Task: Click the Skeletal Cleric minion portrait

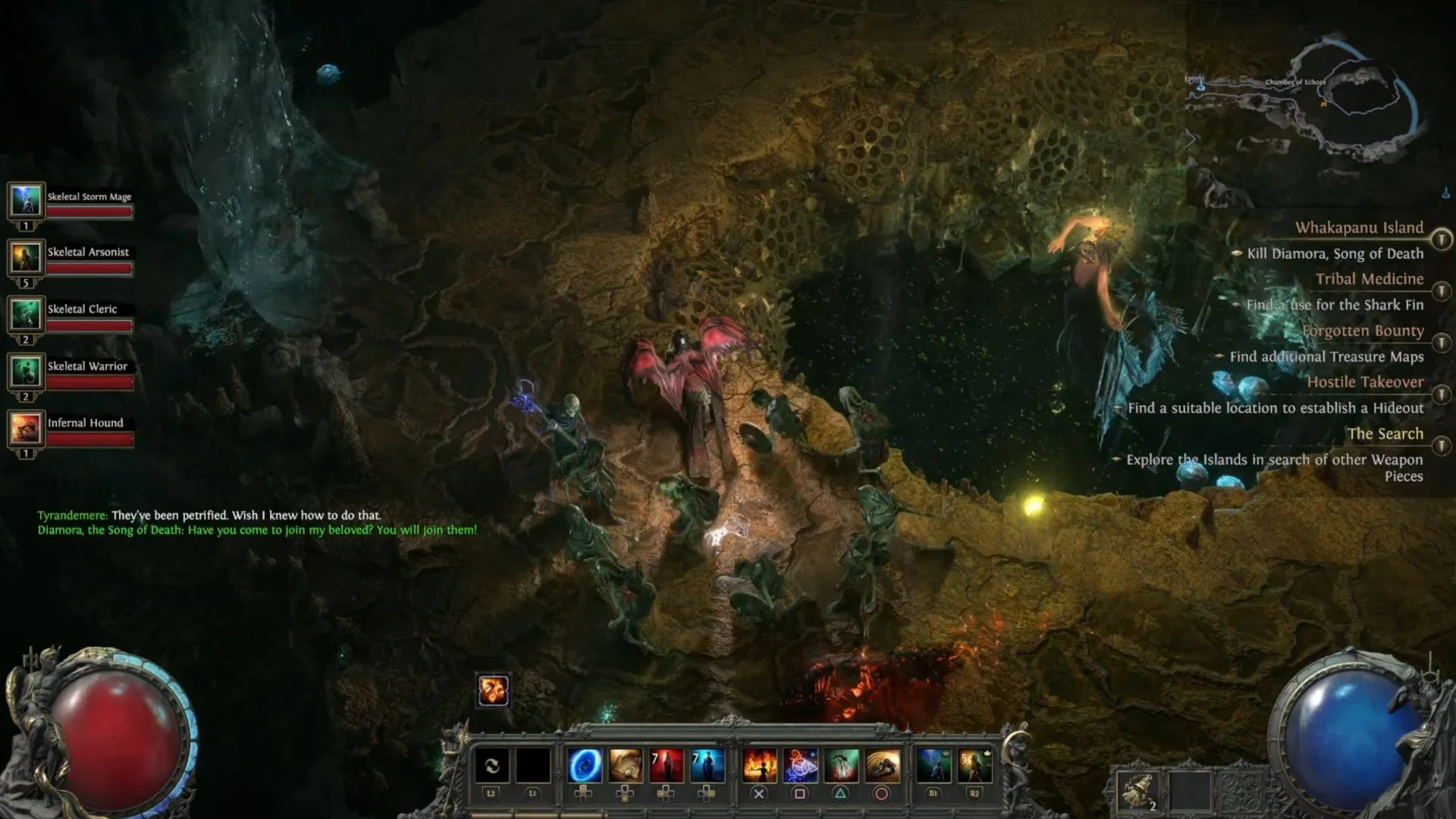Action: (x=27, y=315)
